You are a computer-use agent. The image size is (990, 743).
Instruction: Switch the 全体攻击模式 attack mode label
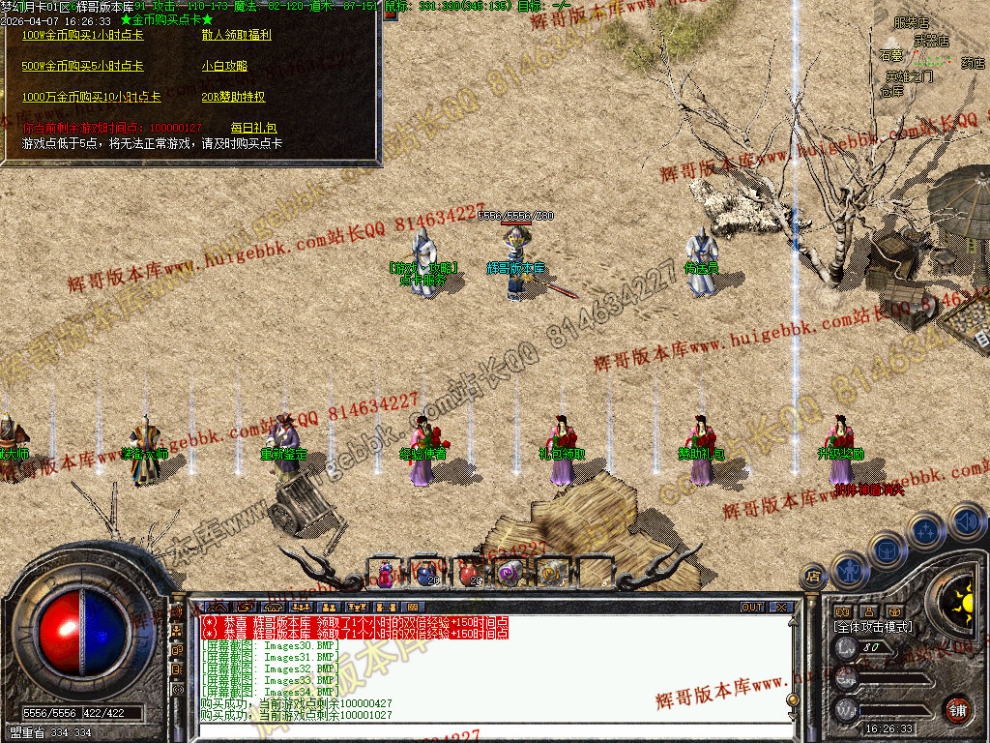[873, 626]
